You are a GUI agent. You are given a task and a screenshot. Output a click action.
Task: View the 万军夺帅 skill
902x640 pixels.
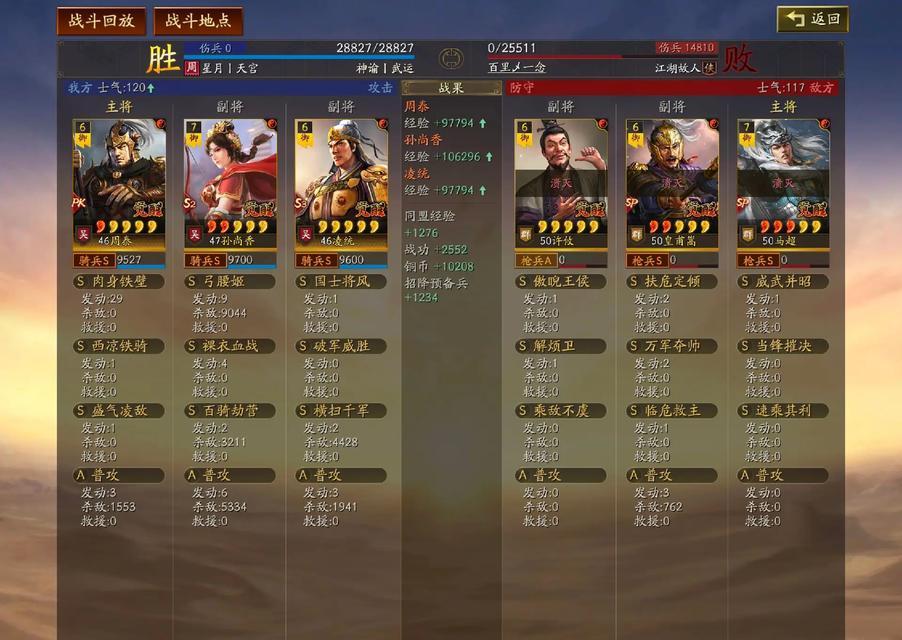(x=672, y=346)
